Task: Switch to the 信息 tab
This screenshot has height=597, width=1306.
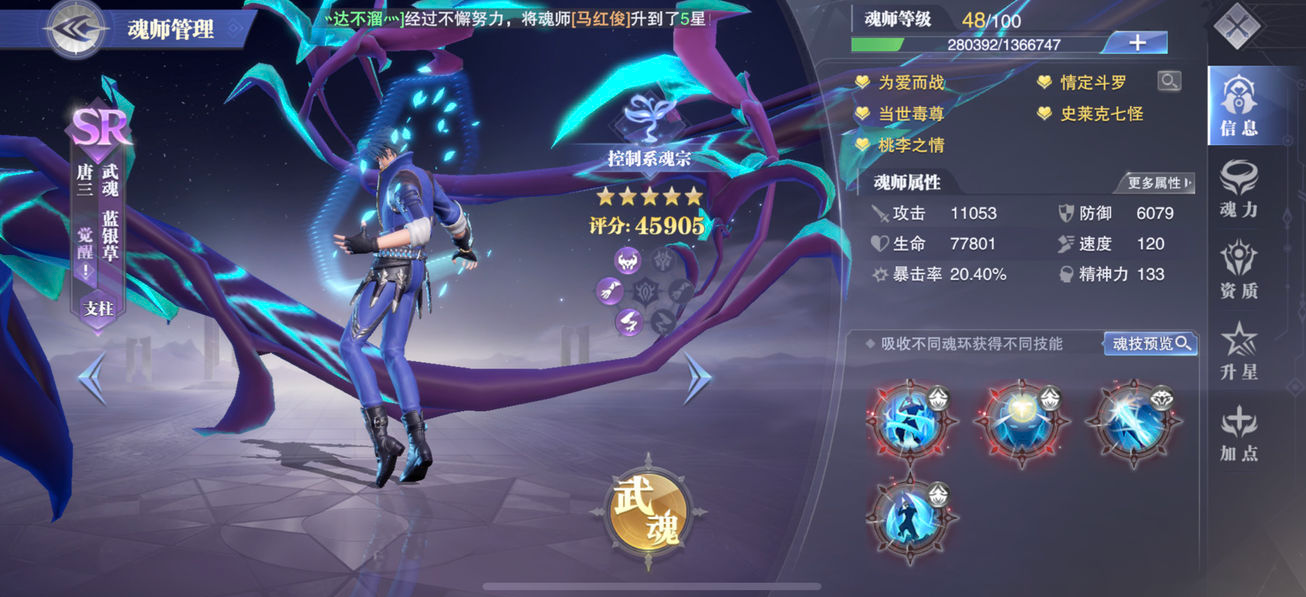Action: 1238,105
